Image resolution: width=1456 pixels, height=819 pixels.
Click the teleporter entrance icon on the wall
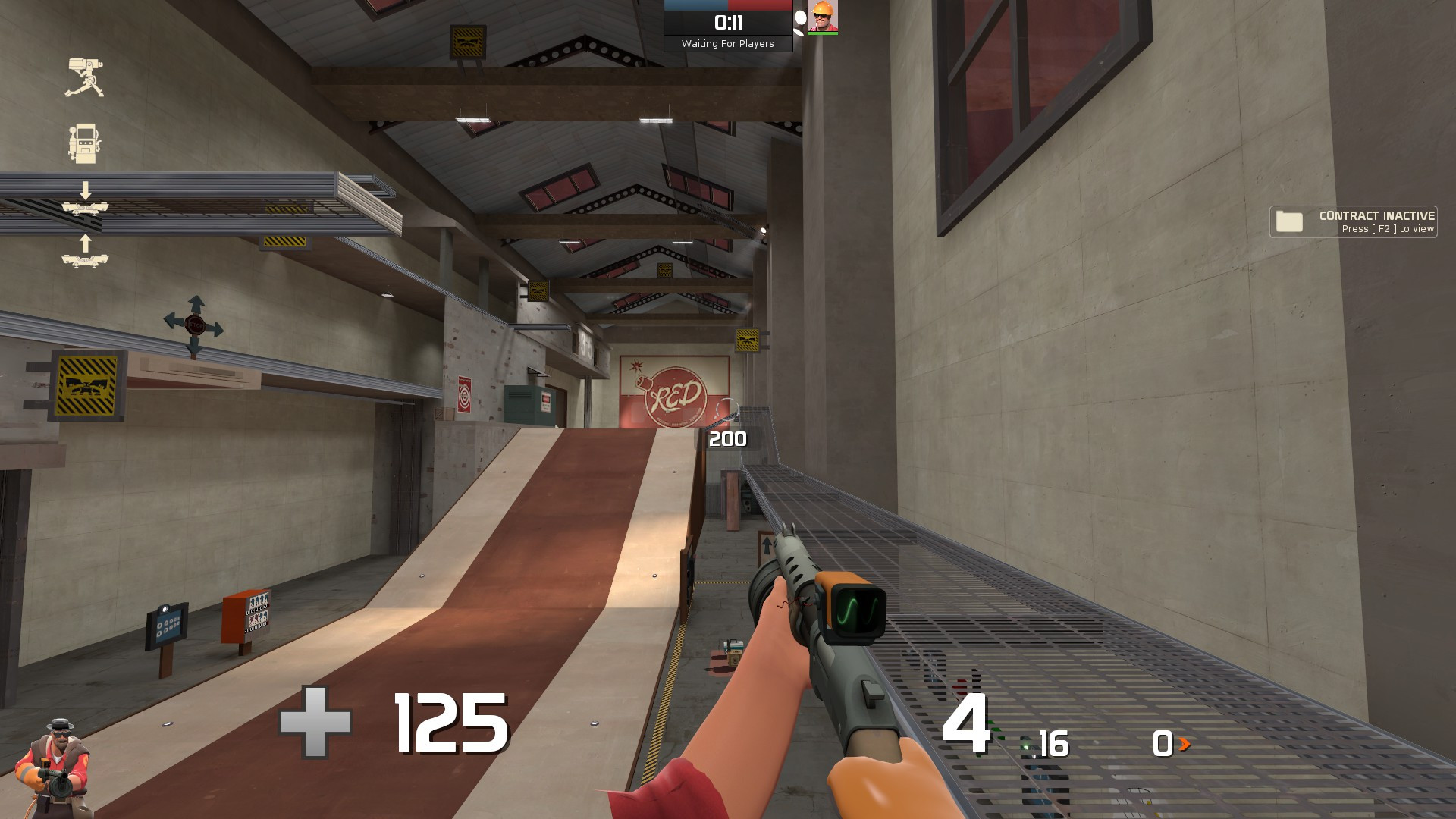coord(85,209)
